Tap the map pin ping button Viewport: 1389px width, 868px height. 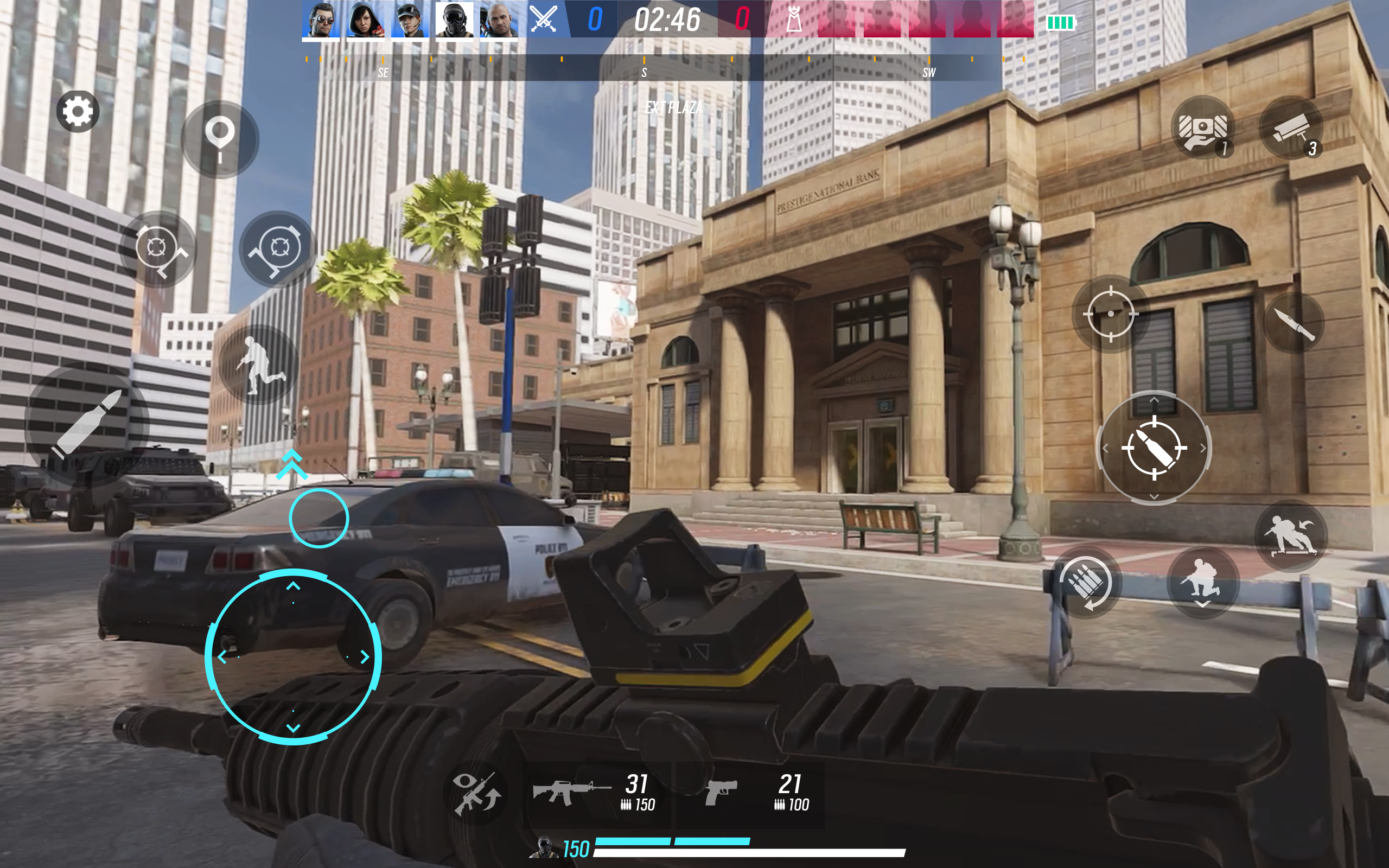pyautogui.click(x=220, y=139)
